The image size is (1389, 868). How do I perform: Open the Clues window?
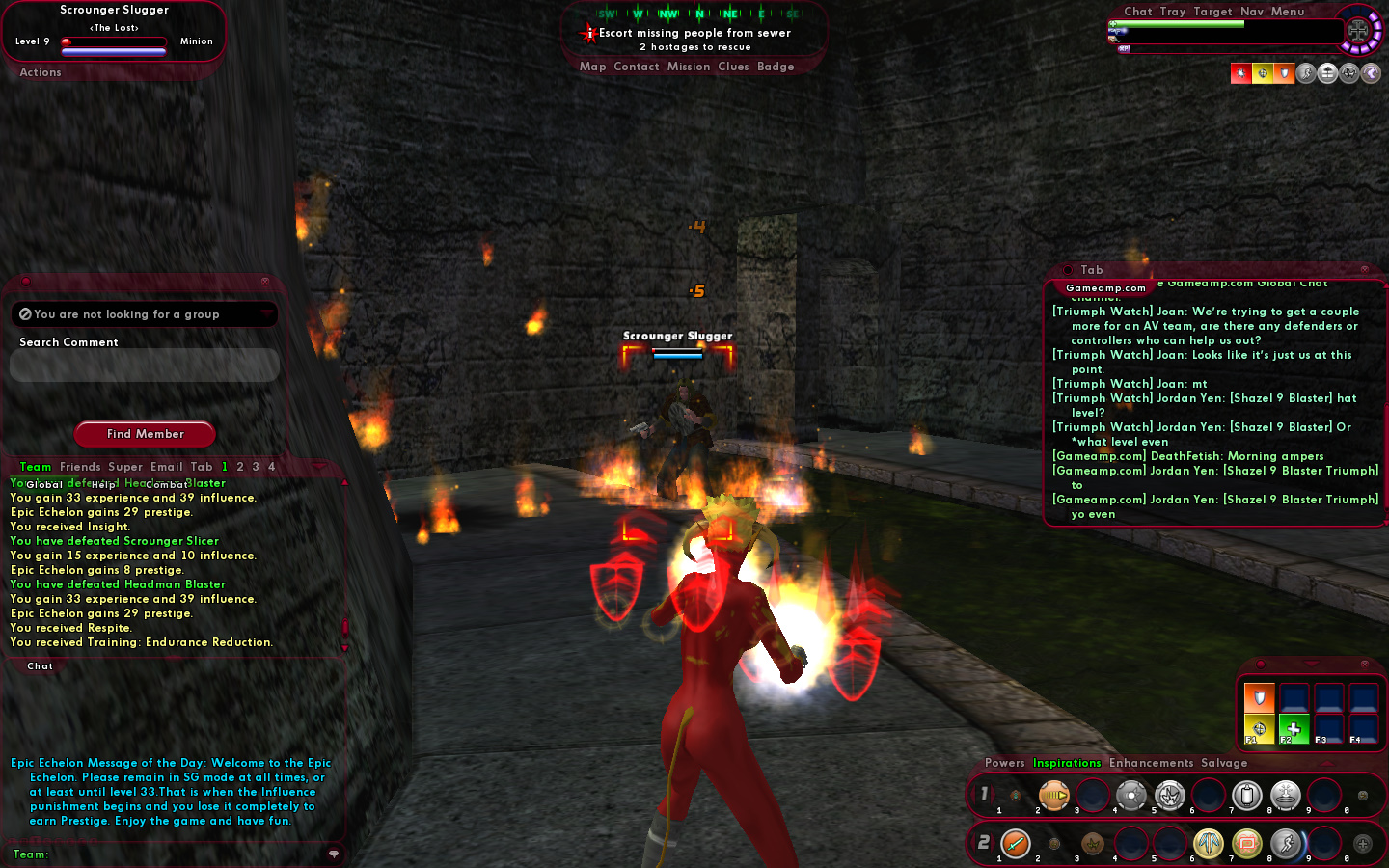[733, 67]
